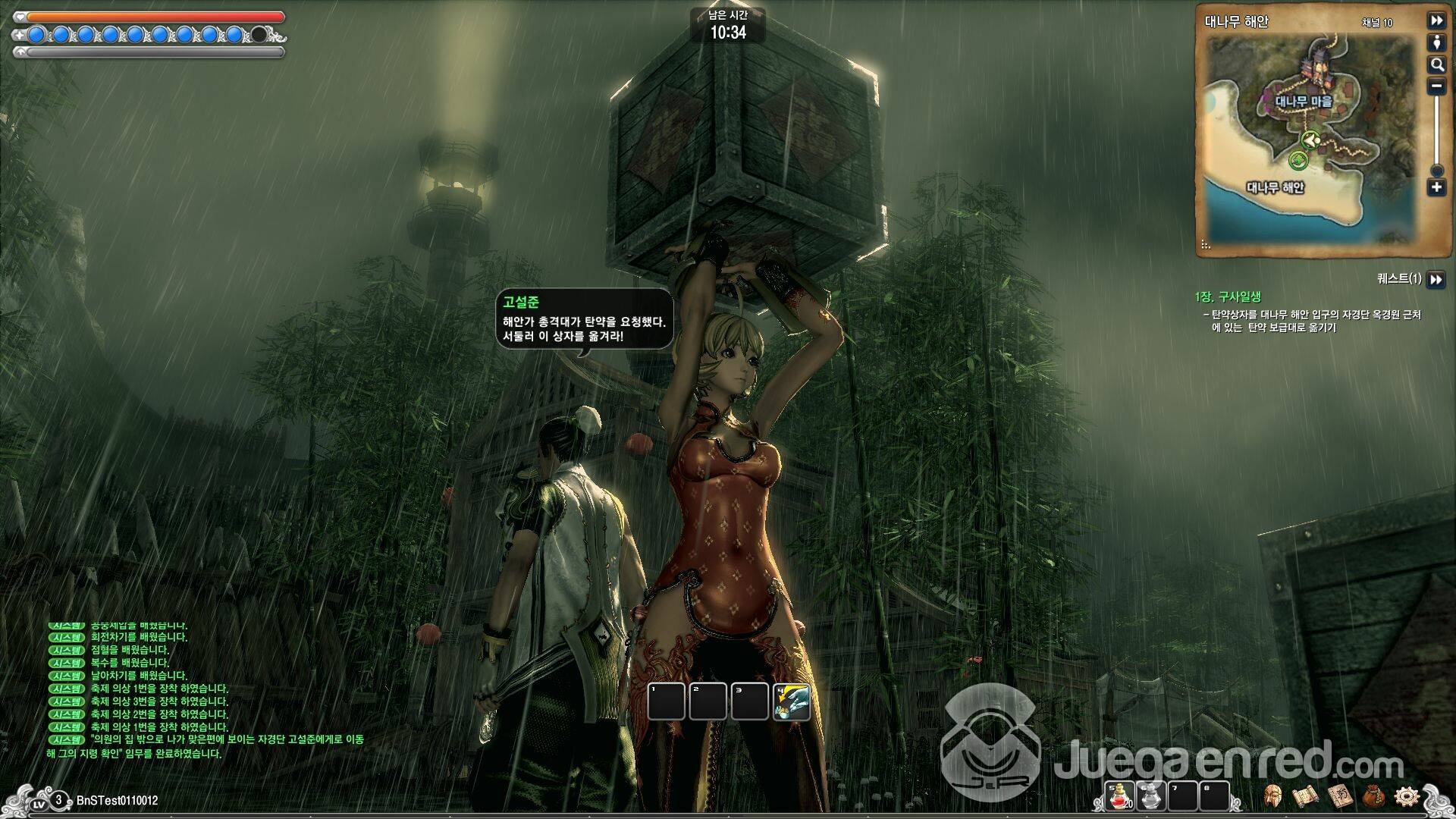Open the gear settings icon
This screenshot has width=1456, height=819.
[1407, 796]
